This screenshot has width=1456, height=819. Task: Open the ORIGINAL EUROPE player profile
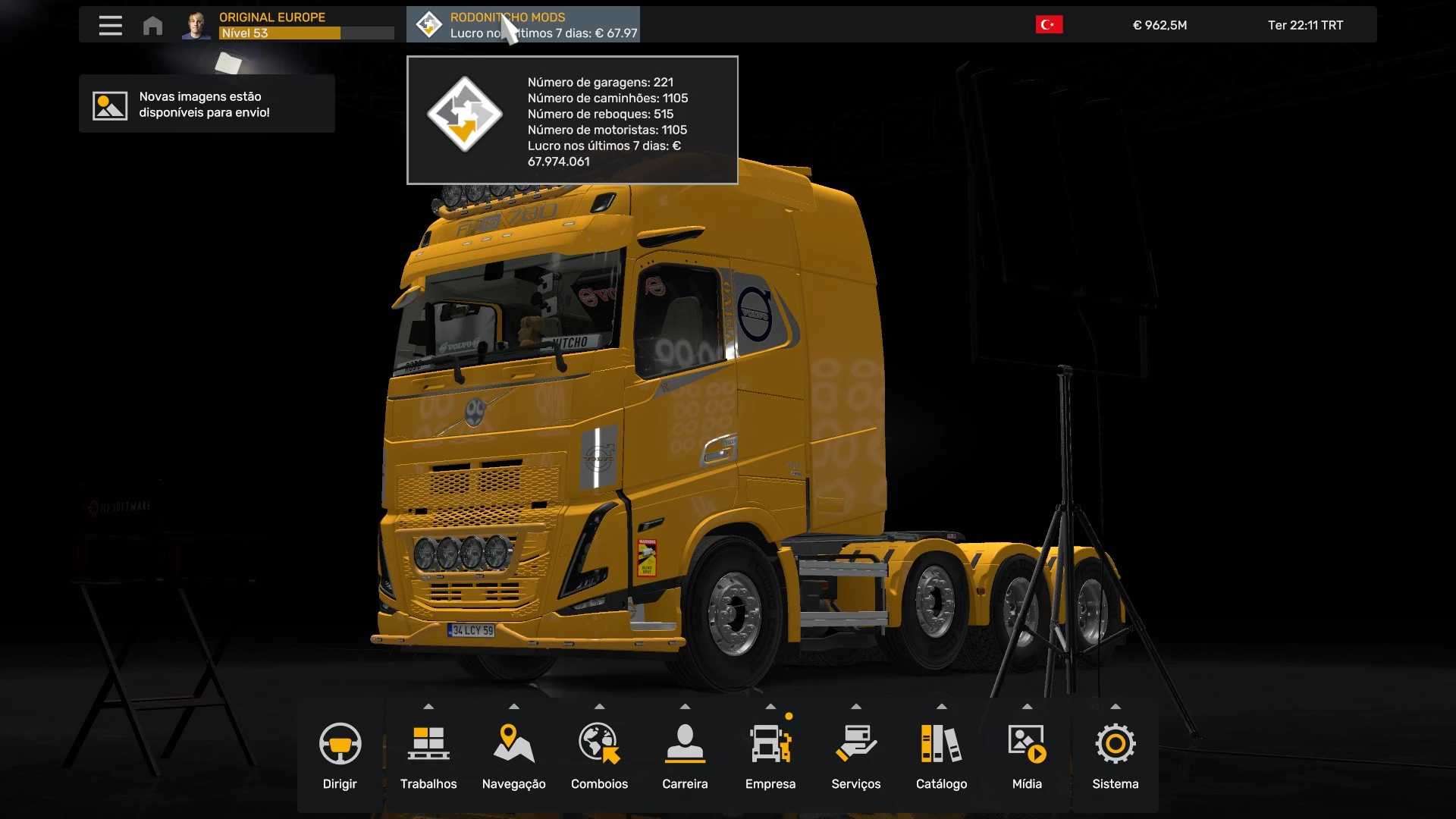pos(288,25)
